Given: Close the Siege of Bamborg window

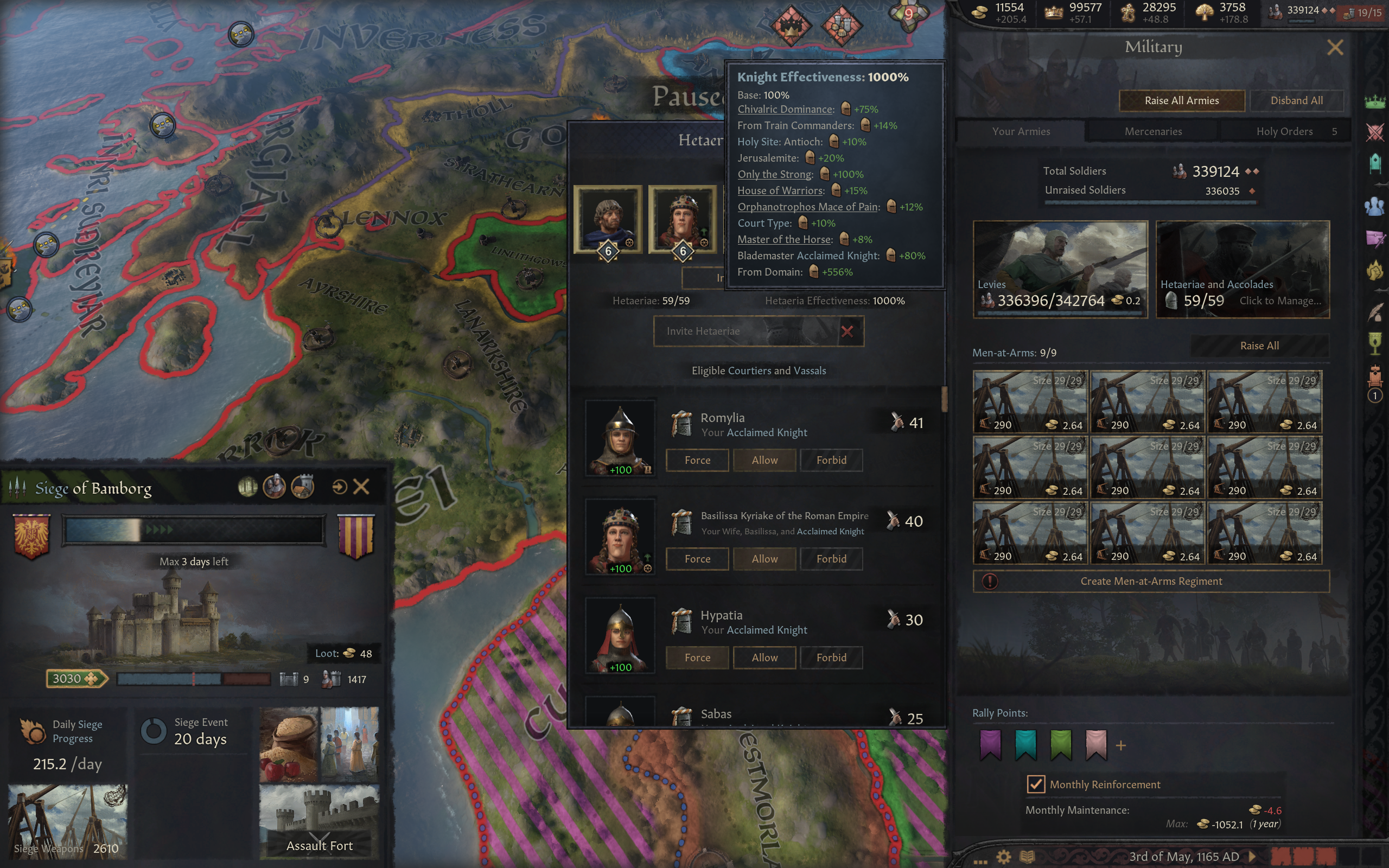Looking at the screenshot, I should pos(361,487).
